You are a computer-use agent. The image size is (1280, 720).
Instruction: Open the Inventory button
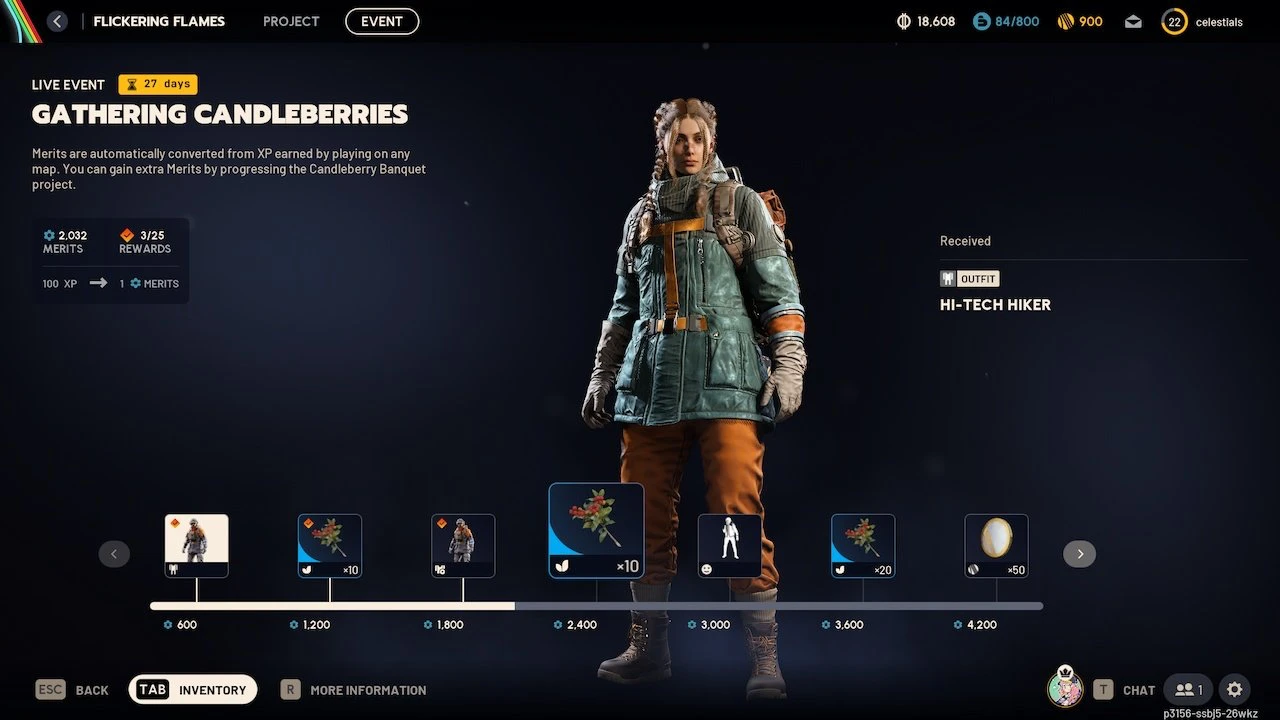(193, 689)
